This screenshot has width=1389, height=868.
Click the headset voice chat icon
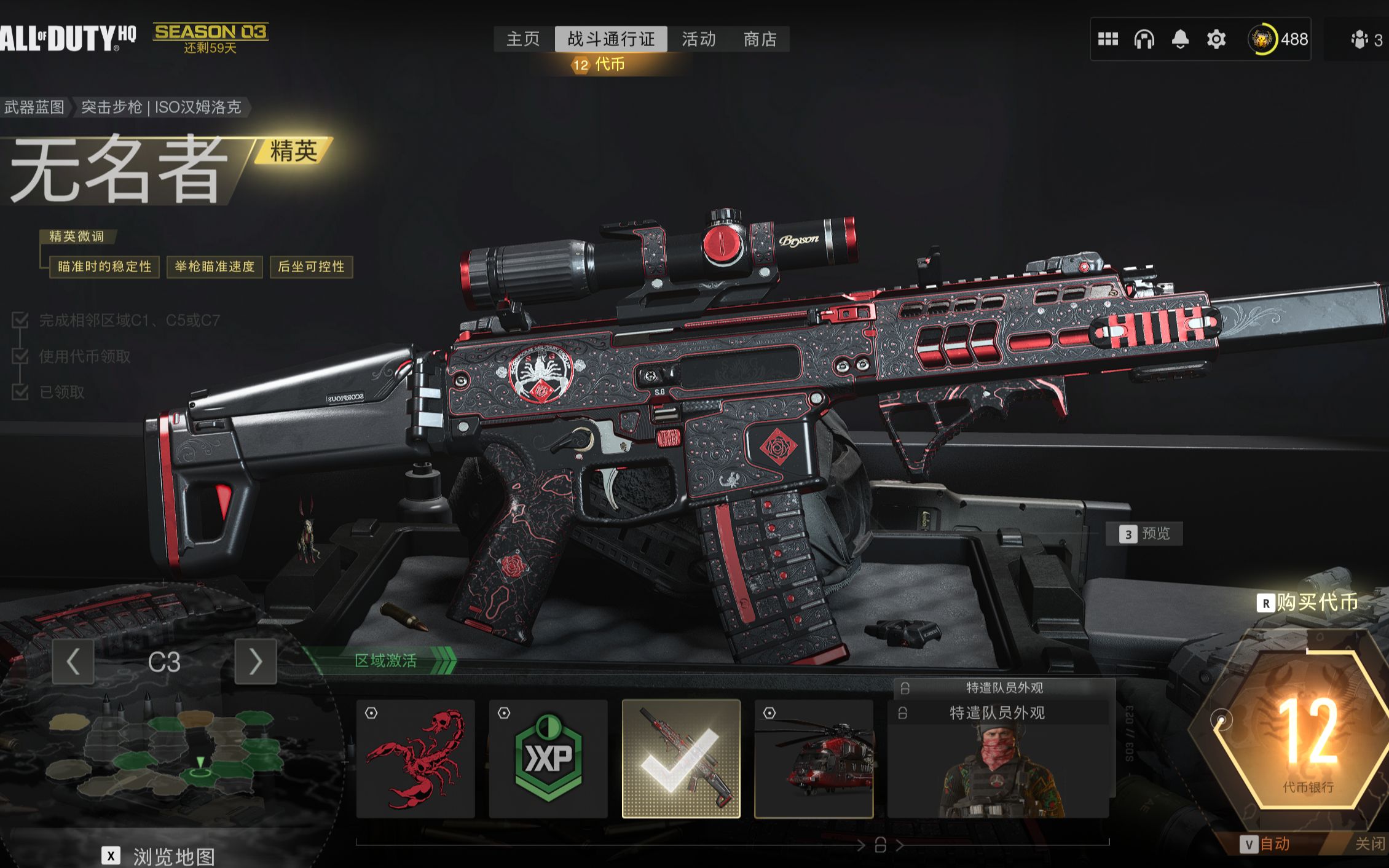[x=1144, y=39]
